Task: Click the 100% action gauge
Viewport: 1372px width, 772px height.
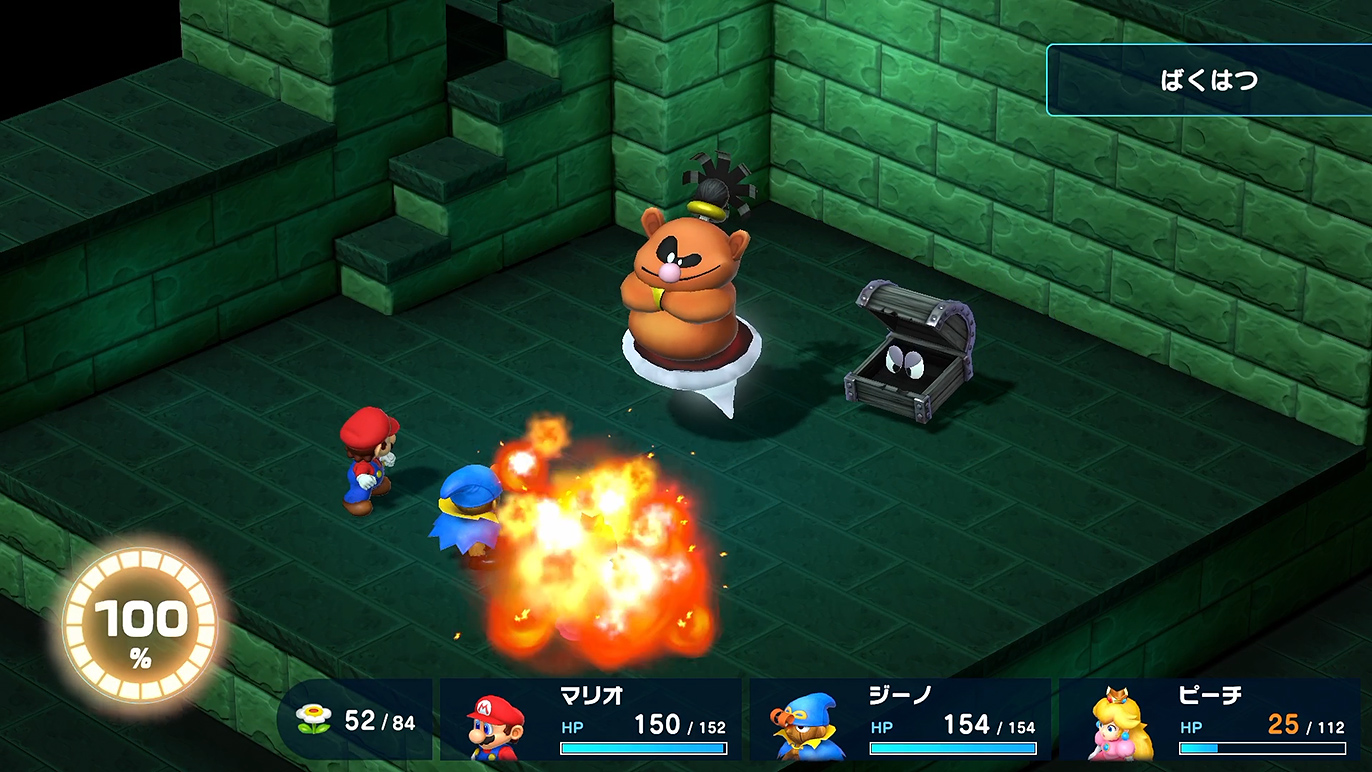Action: [x=140, y=623]
